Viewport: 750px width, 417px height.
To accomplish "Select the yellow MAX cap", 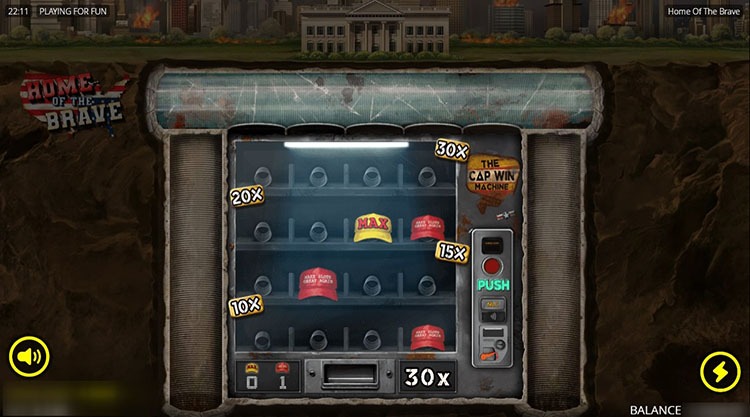I will [373, 226].
